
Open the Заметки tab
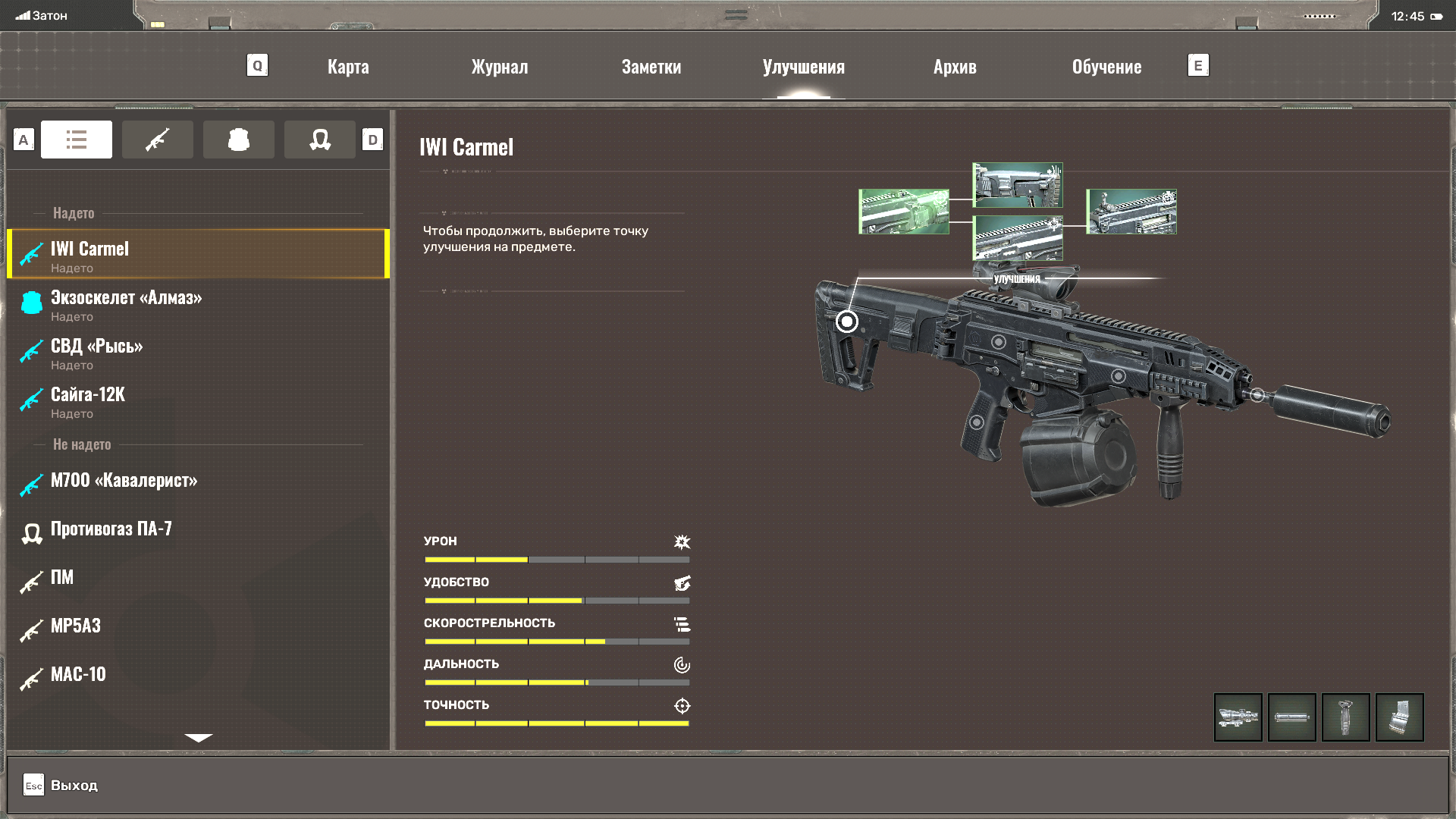click(x=651, y=67)
